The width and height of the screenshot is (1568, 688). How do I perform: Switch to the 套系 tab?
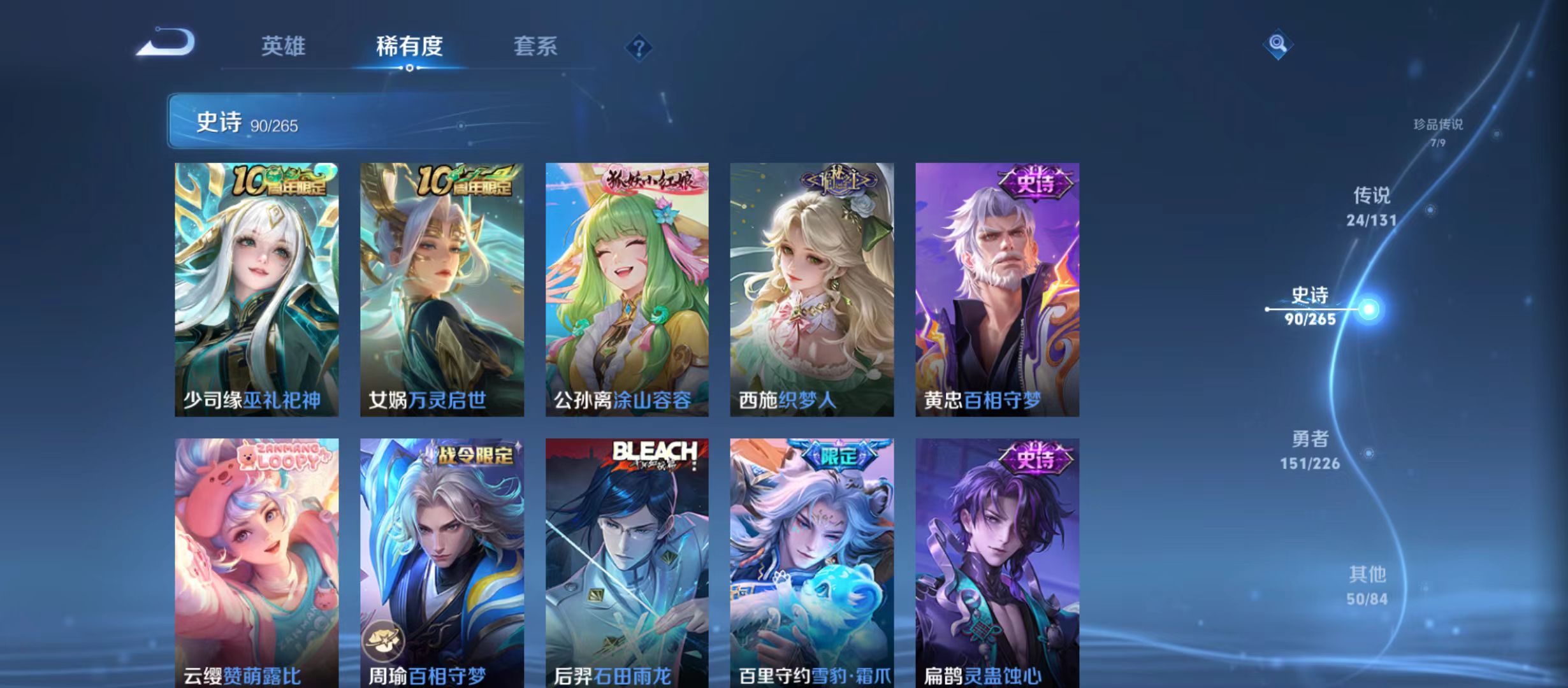tap(537, 46)
